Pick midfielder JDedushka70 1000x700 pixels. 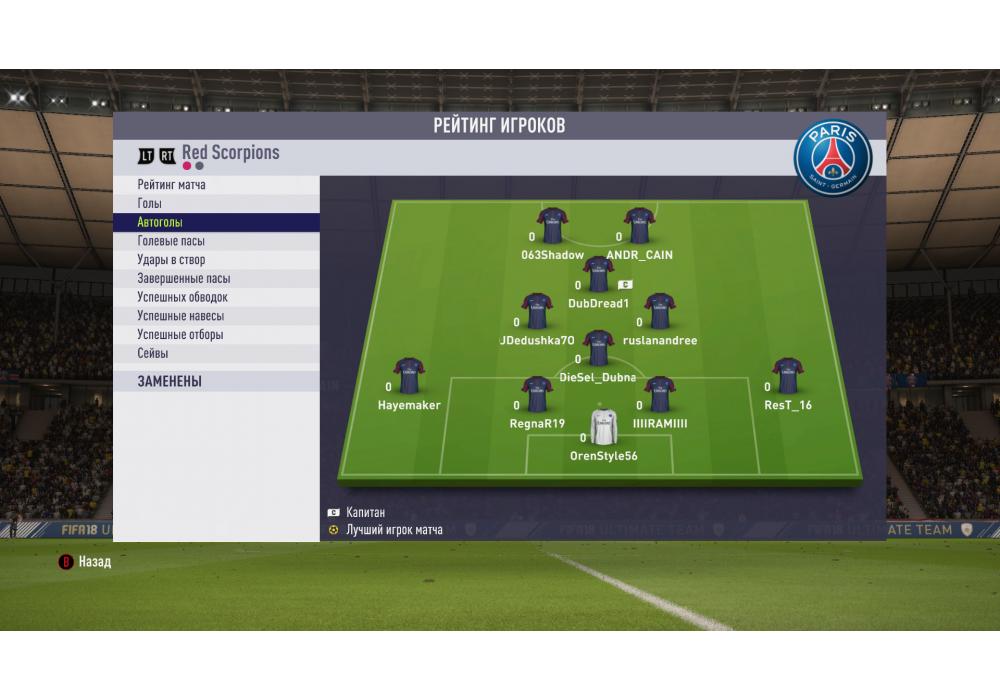[x=537, y=311]
